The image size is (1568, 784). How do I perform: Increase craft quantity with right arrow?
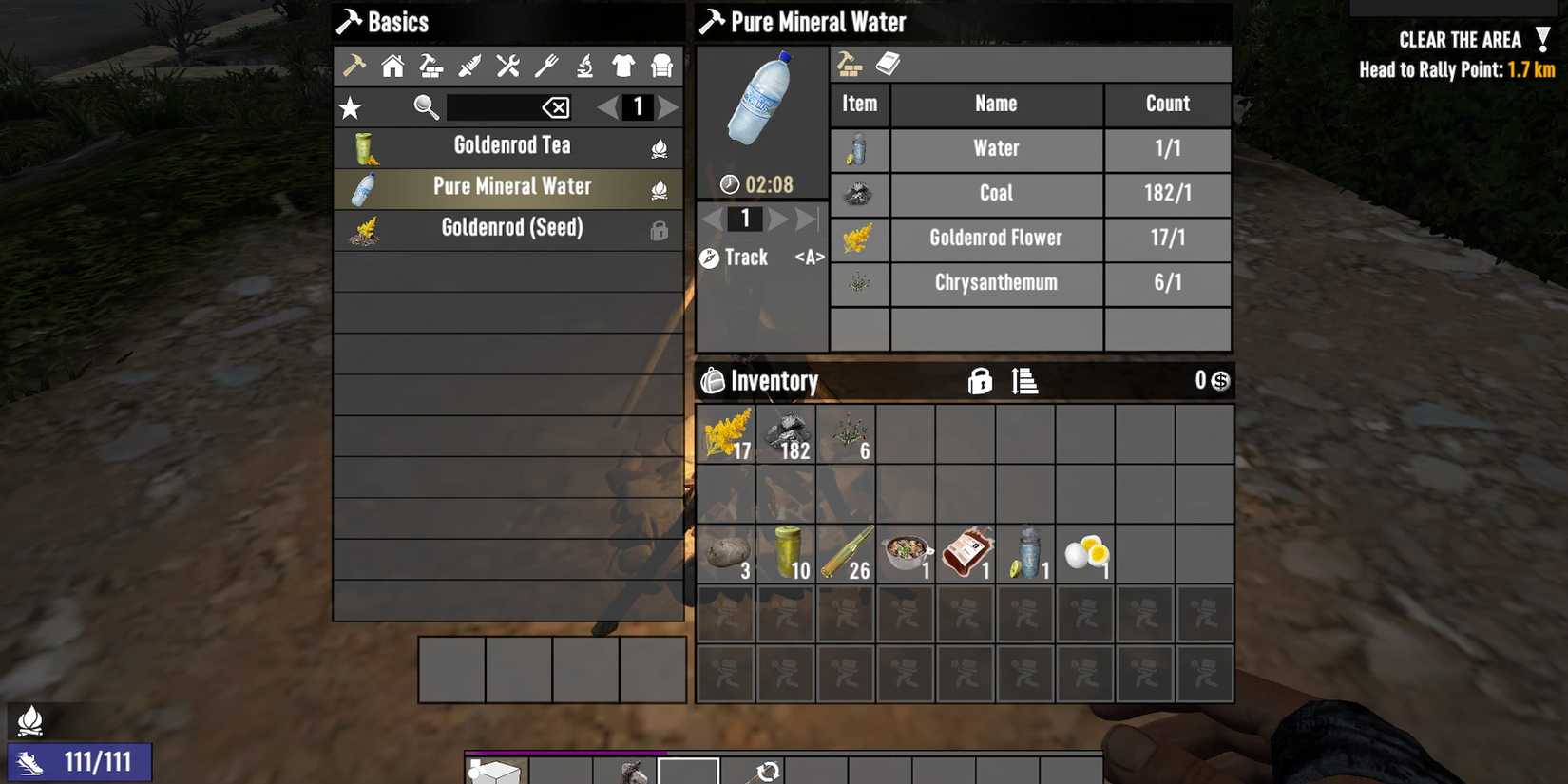pyautogui.click(x=777, y=219)
